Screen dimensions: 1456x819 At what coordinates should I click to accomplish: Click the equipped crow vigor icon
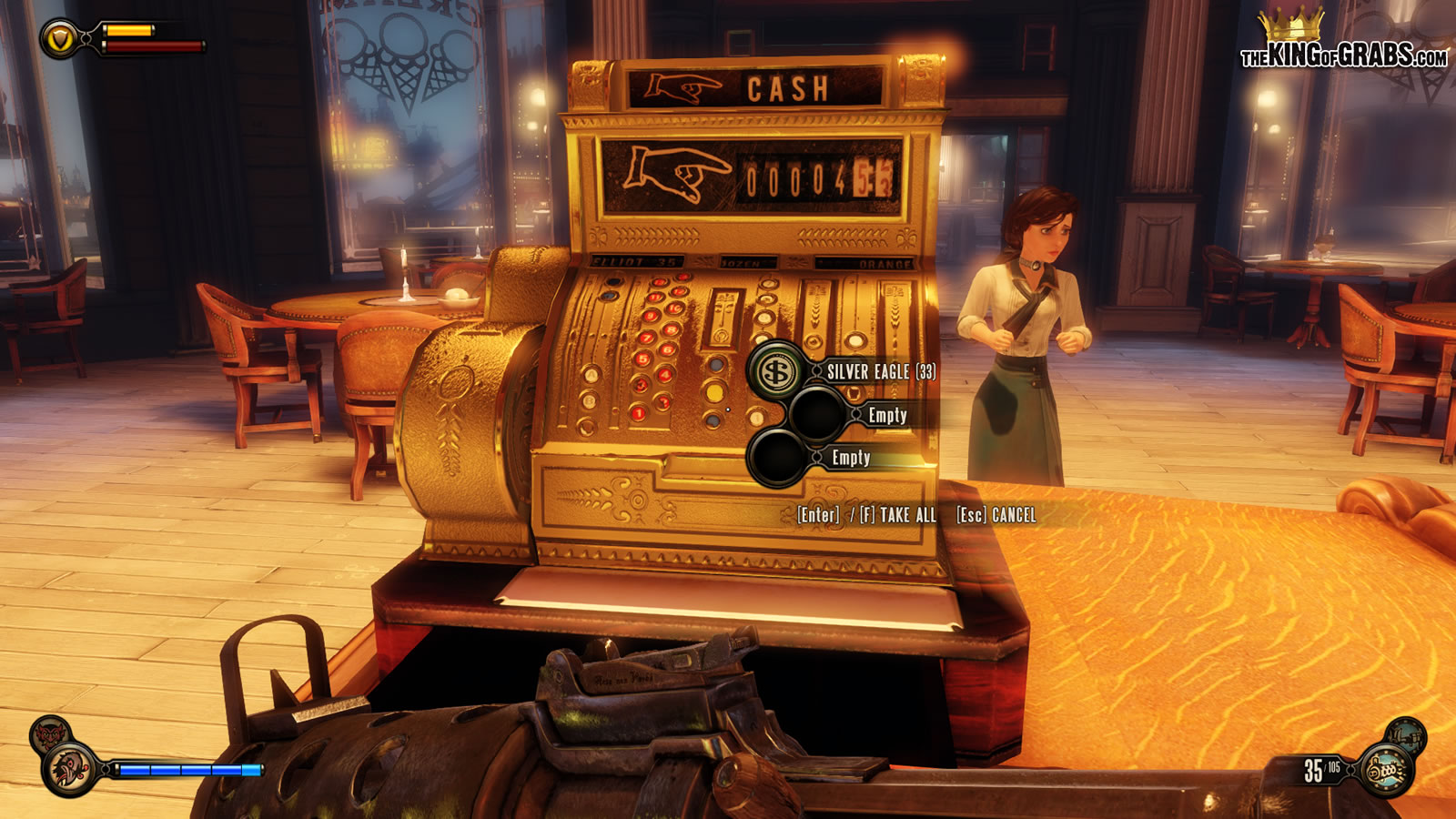[71, 768]
